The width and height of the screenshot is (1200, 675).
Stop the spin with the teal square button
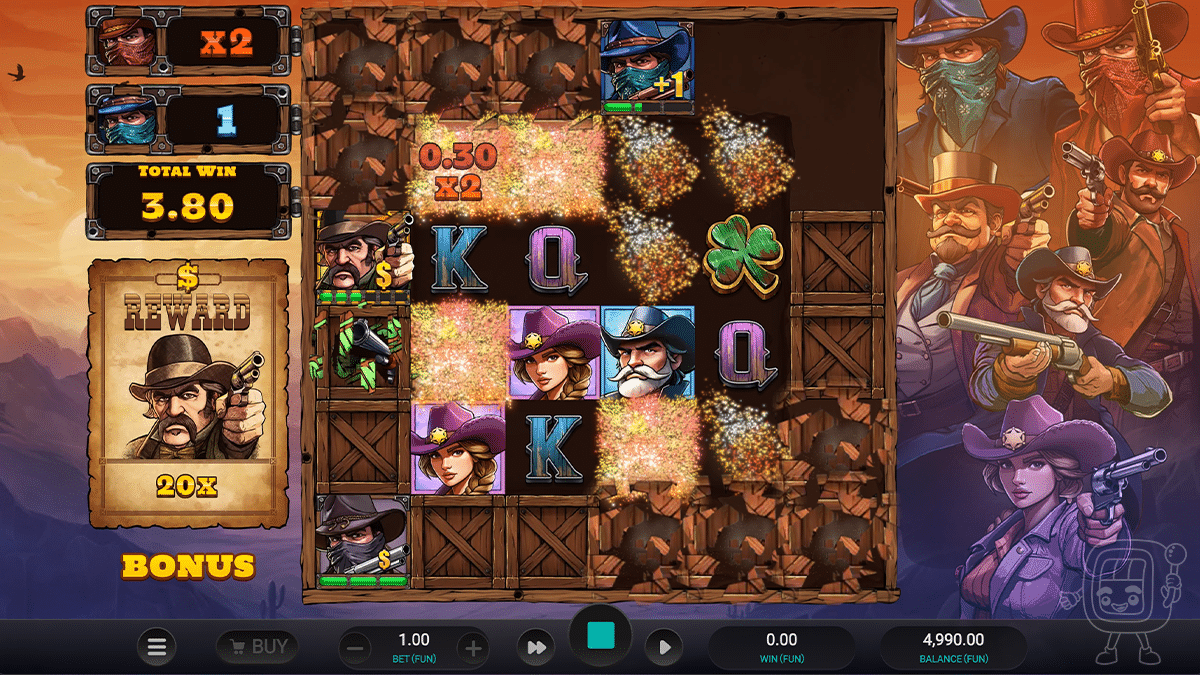tap(600, 637)
